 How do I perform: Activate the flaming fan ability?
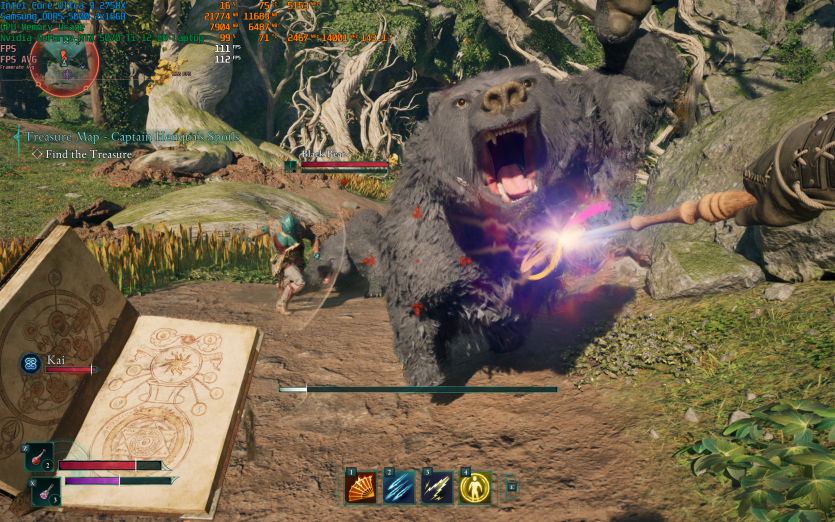point(360,487)
